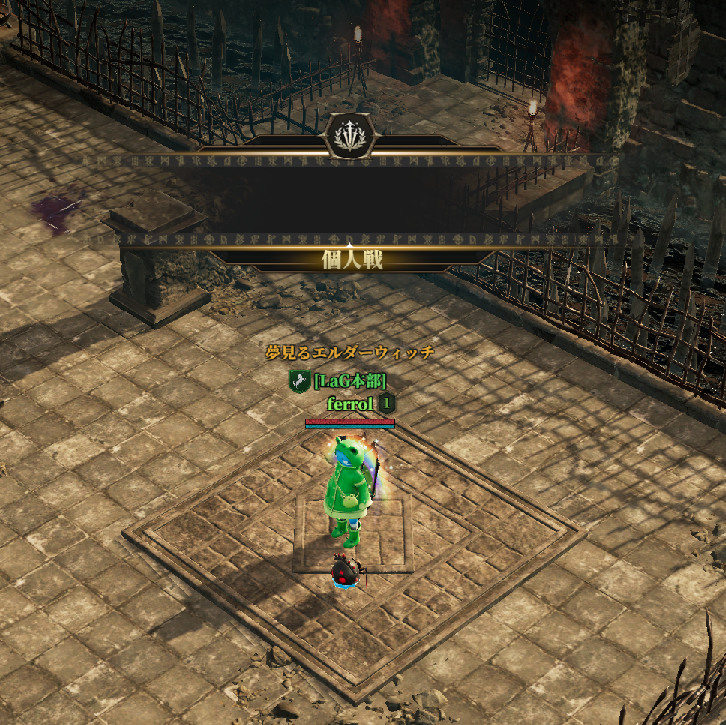Select the 個人戦 banner label

point(350,260)
